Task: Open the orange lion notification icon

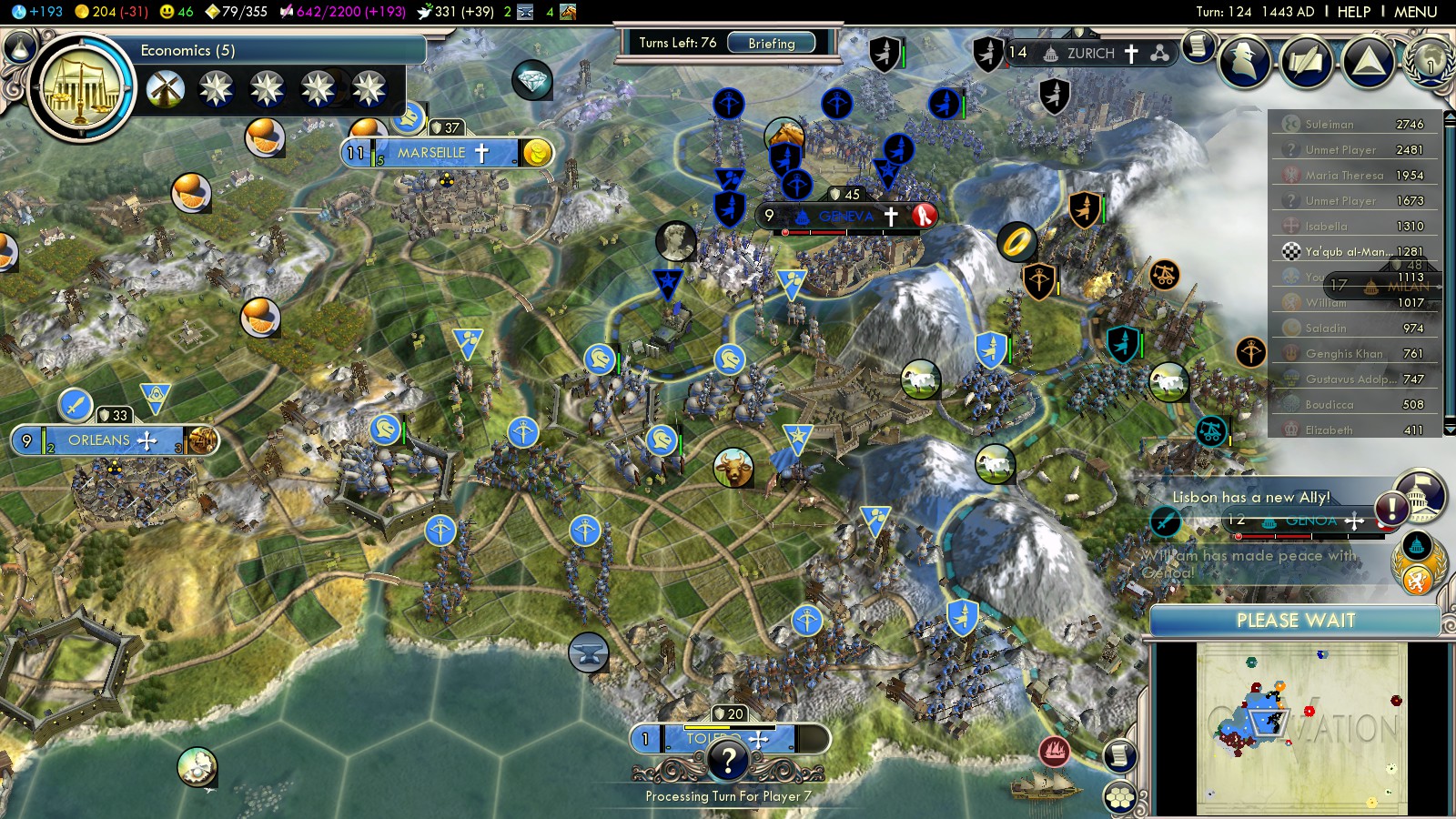Action: coord(1417,579)
